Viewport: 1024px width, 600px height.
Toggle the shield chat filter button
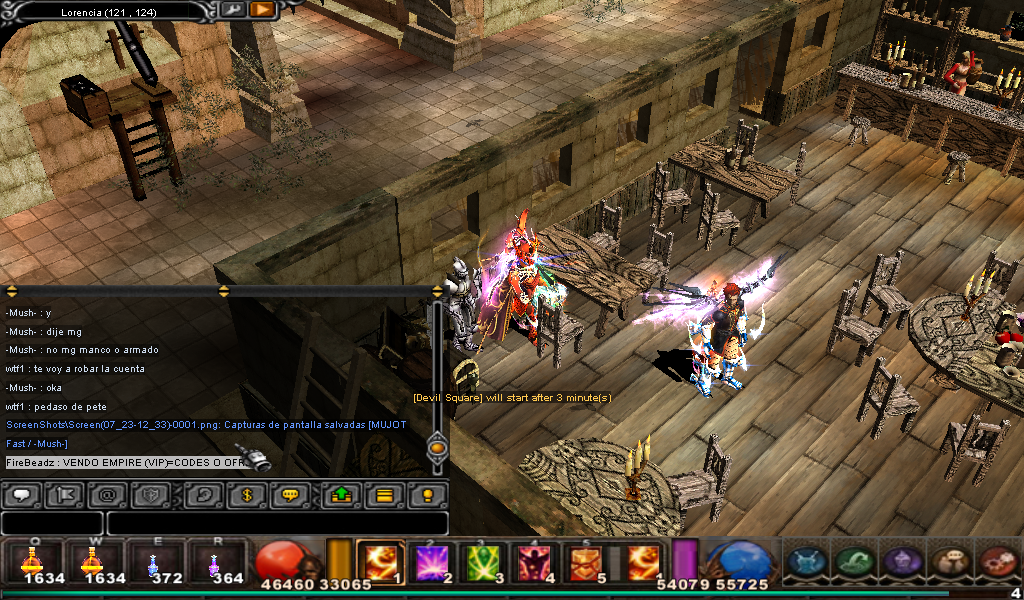(x=148, y=495)
